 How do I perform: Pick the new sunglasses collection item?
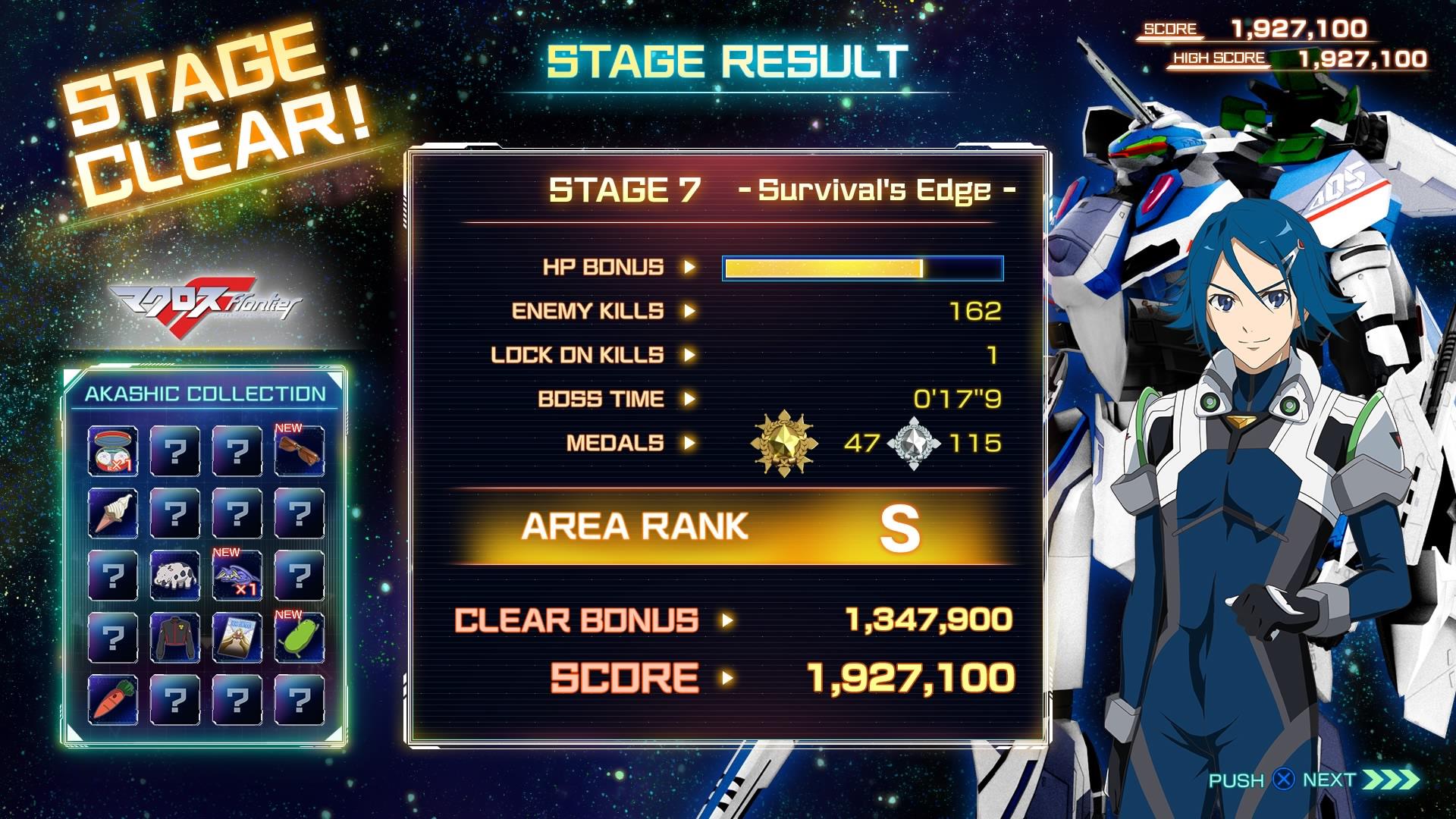[x=299, y=451]
